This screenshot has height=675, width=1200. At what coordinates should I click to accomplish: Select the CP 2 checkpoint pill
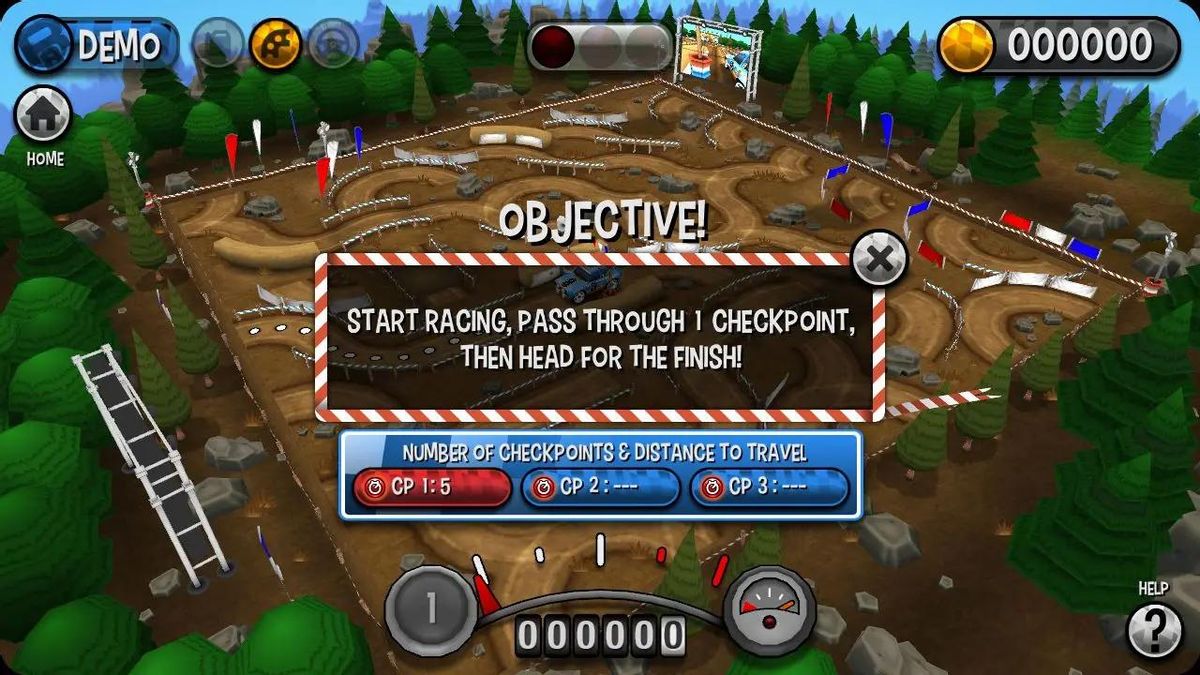click(x=600, y=488)
